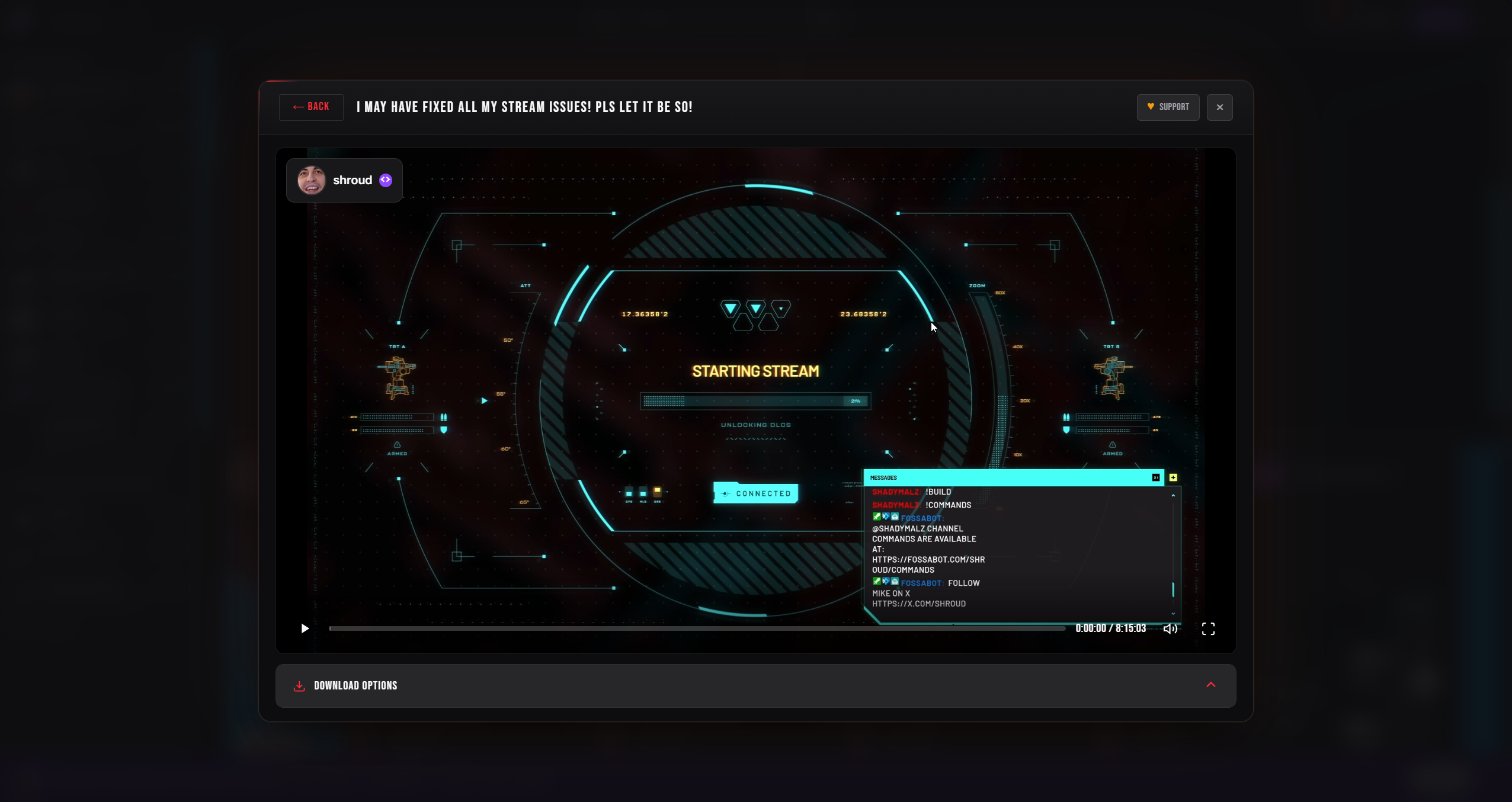Click the heart icon on the Support button
This screenshot has height=802, width=1512.
[1151, 107]
